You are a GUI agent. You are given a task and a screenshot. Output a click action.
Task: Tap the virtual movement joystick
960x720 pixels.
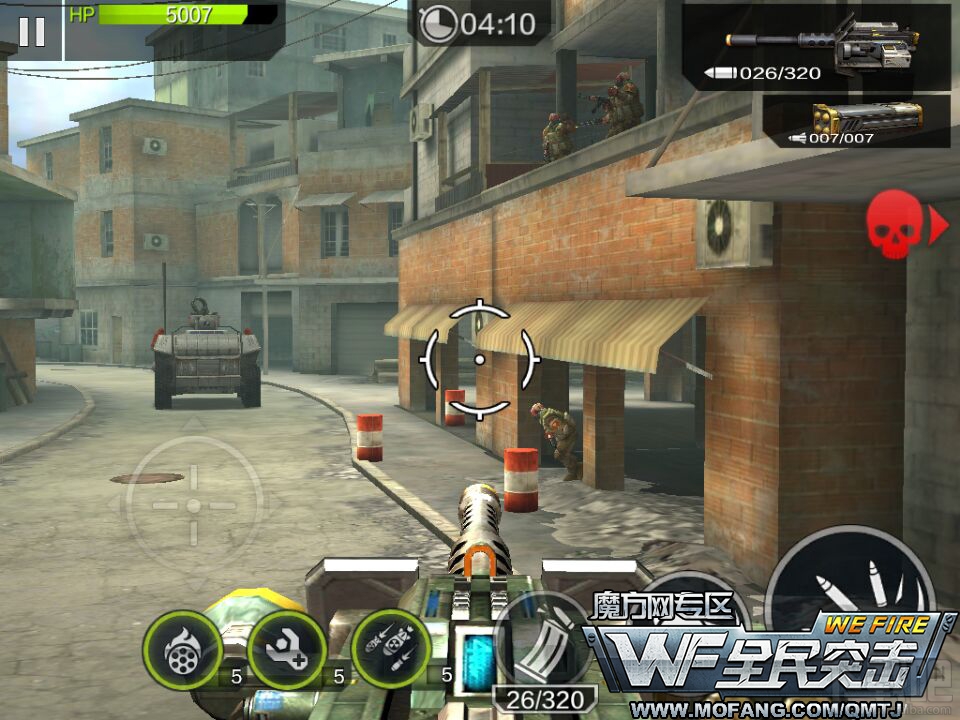[194, 507]
